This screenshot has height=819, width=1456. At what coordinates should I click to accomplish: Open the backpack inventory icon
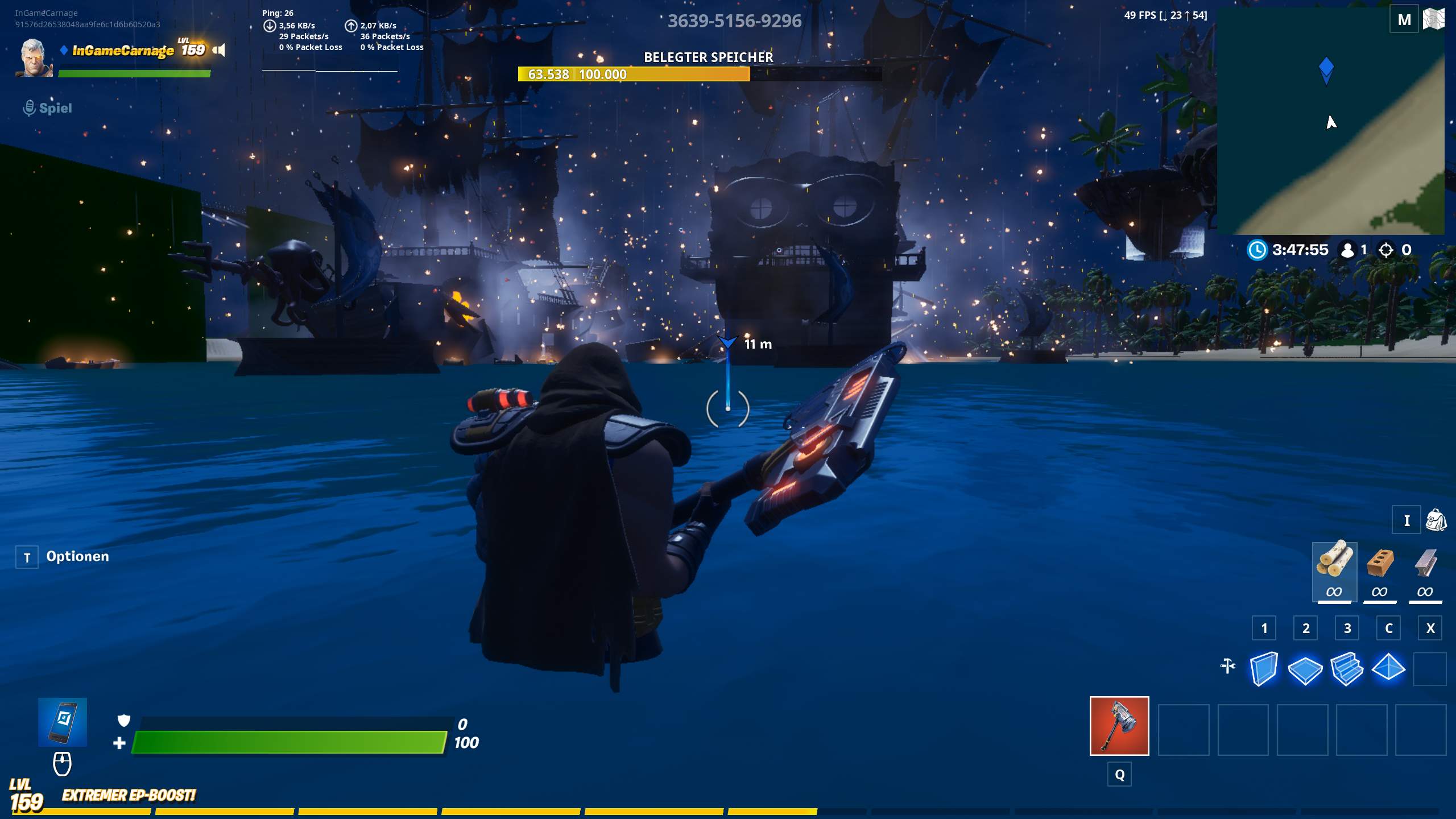[1436, 520]
